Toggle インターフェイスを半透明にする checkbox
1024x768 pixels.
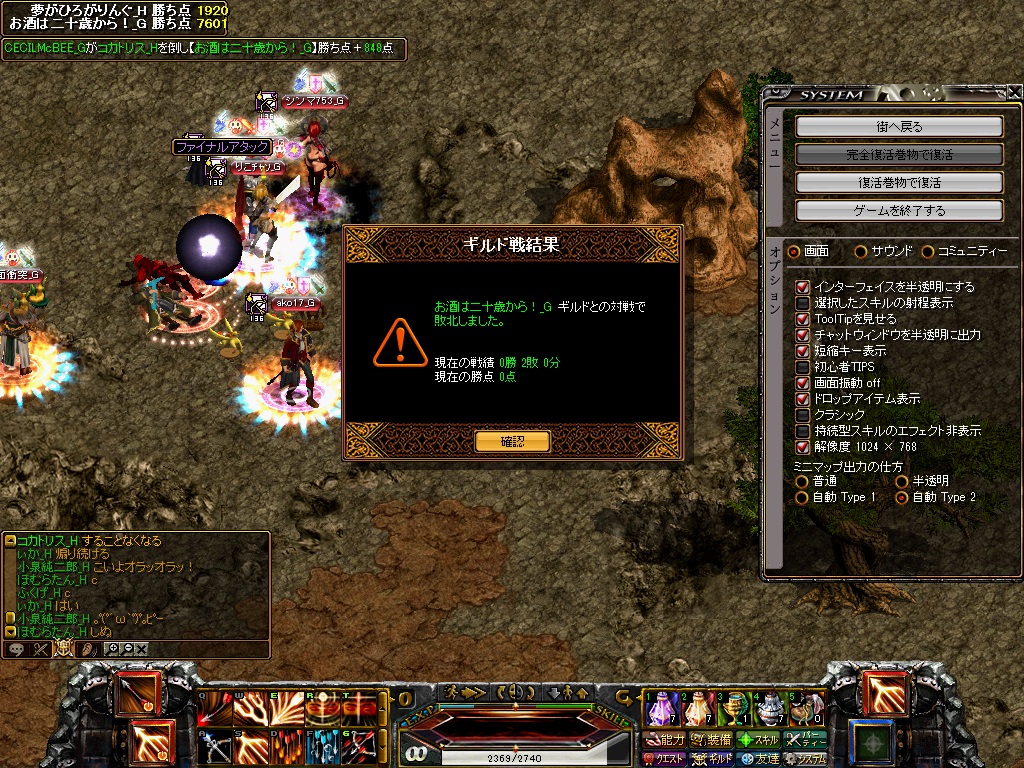(802, 287)
